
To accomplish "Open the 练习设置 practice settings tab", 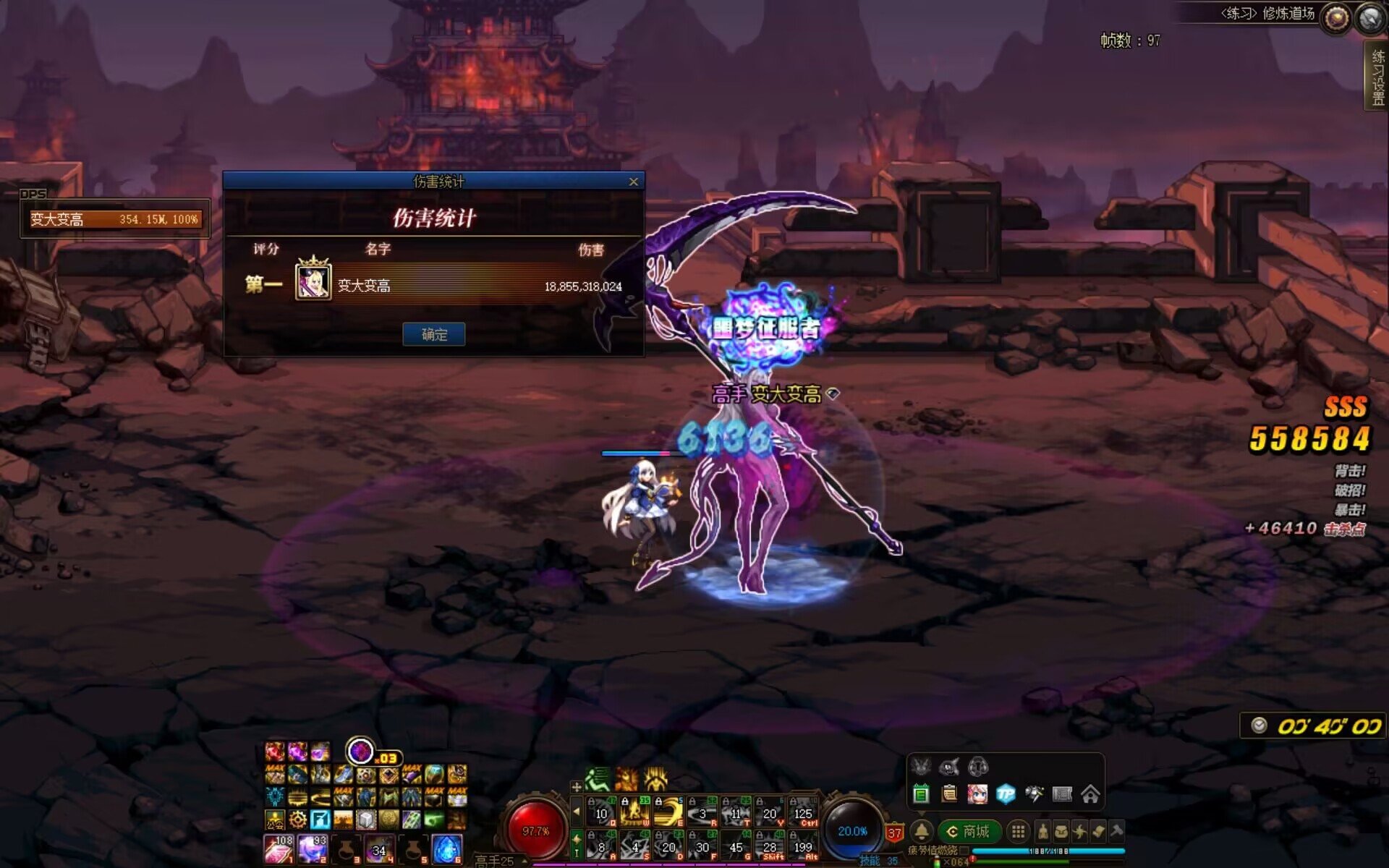I will click(x=1377, y=77).
